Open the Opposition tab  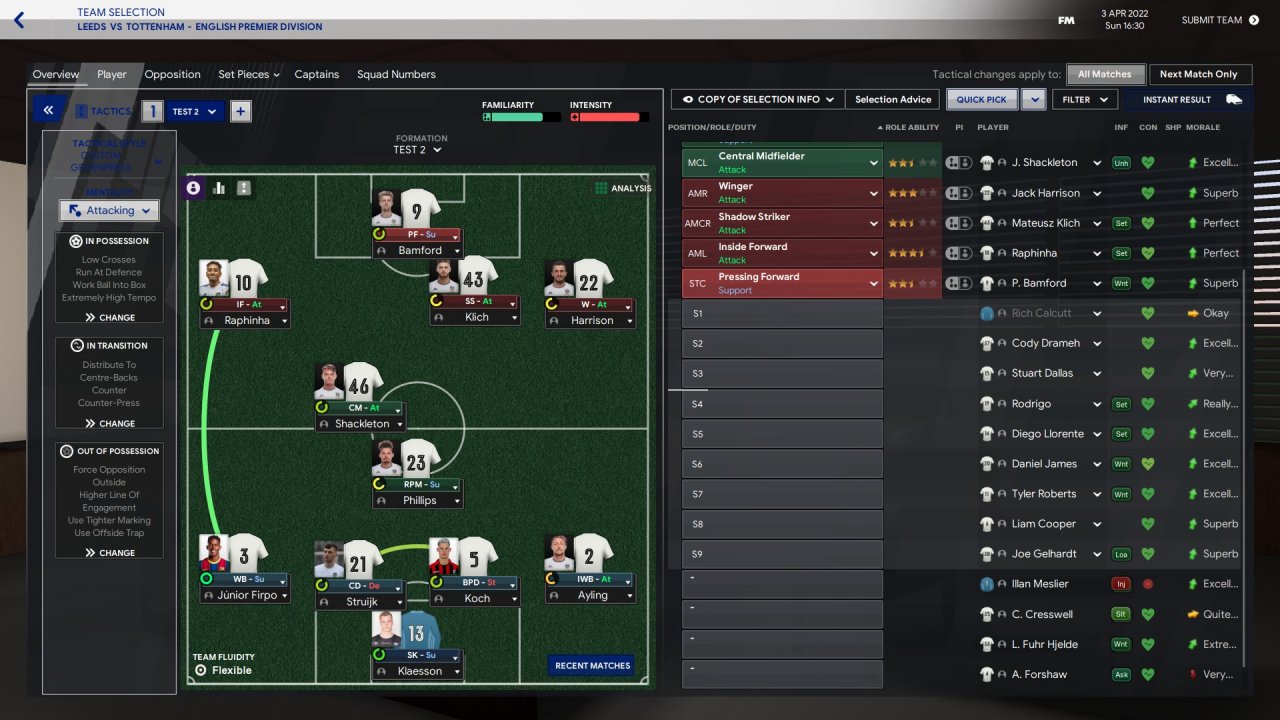coord(172,75)
